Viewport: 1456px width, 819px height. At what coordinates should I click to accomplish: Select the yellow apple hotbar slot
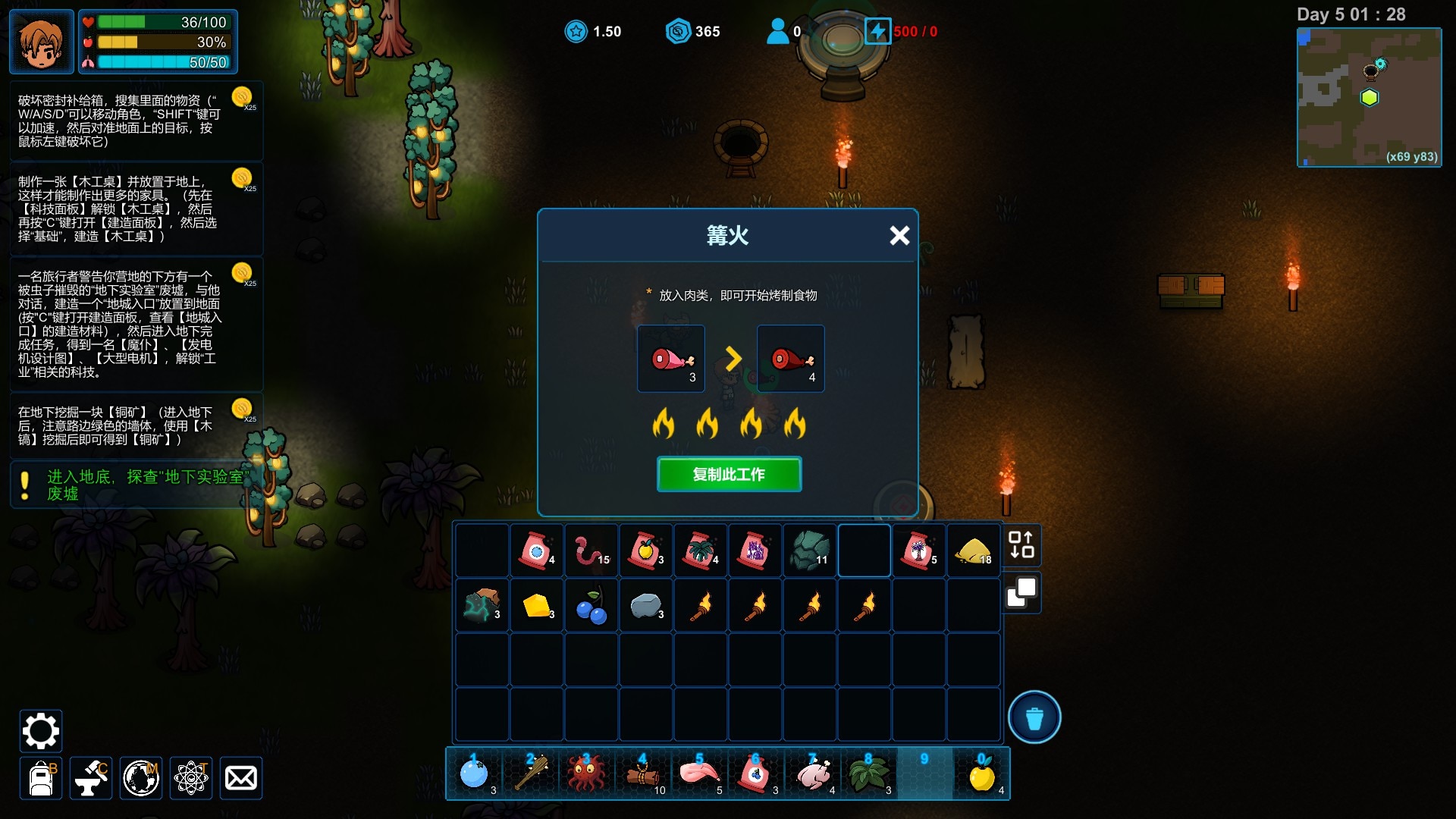pos(982,774)
